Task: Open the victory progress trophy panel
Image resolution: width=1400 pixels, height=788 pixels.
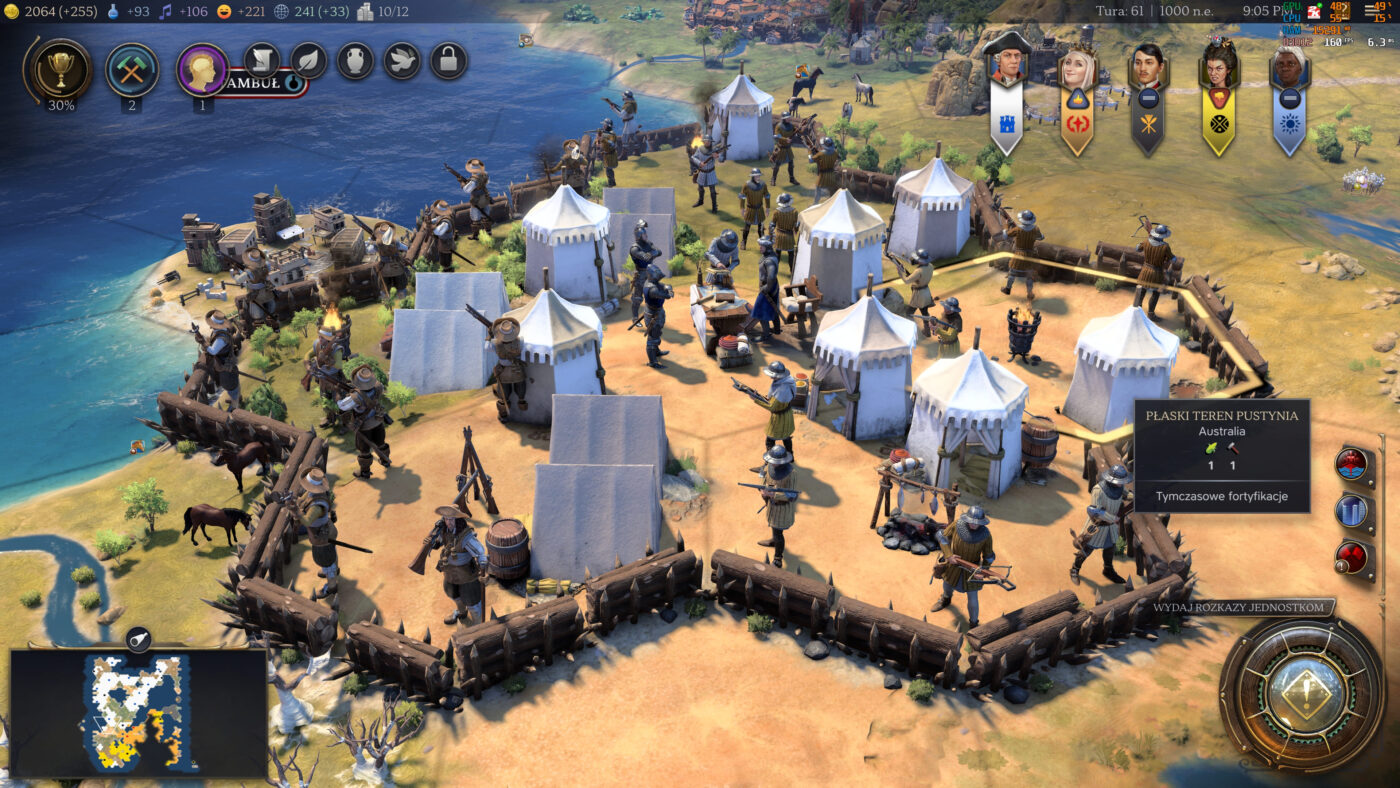Action: point(61,68)
